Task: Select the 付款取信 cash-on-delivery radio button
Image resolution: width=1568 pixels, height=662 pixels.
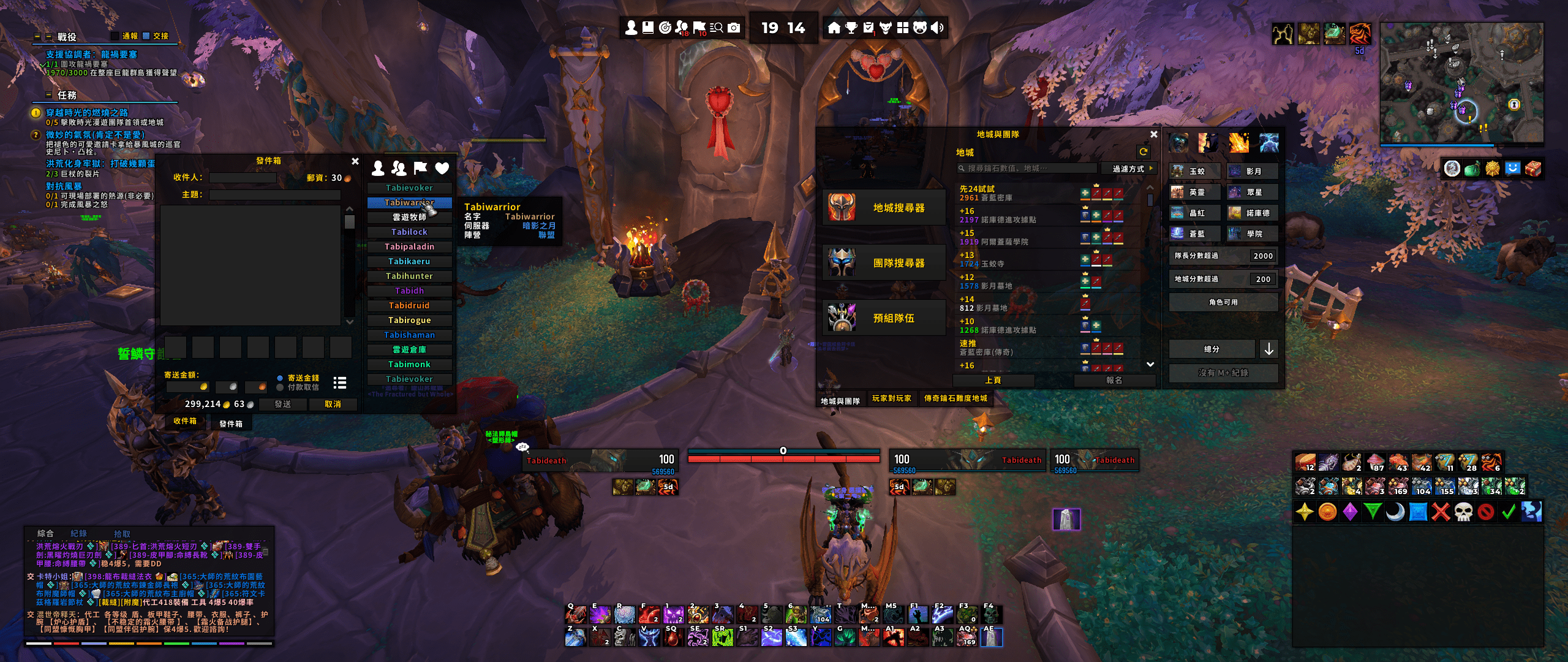Action: click(280, 387)
